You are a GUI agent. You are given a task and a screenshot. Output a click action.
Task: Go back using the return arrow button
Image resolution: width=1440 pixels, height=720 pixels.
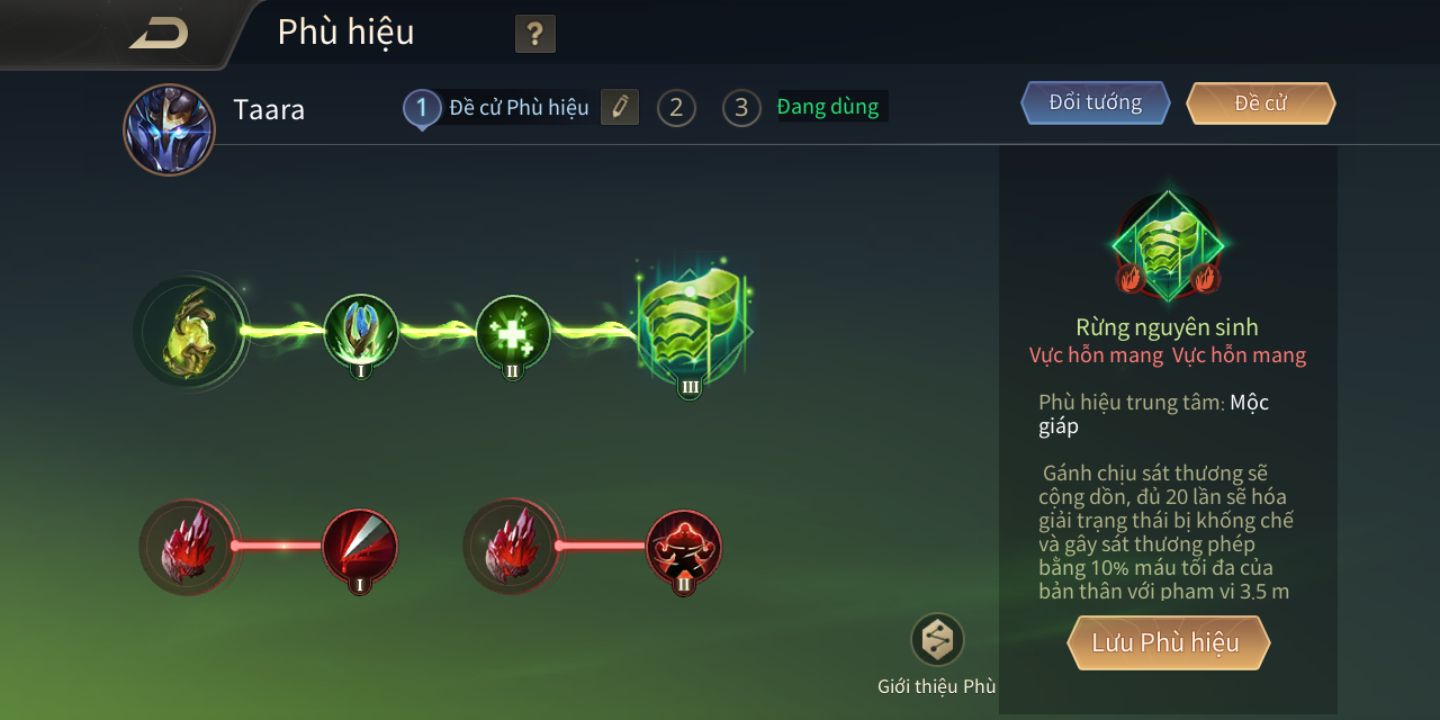[x=158, y=34]
